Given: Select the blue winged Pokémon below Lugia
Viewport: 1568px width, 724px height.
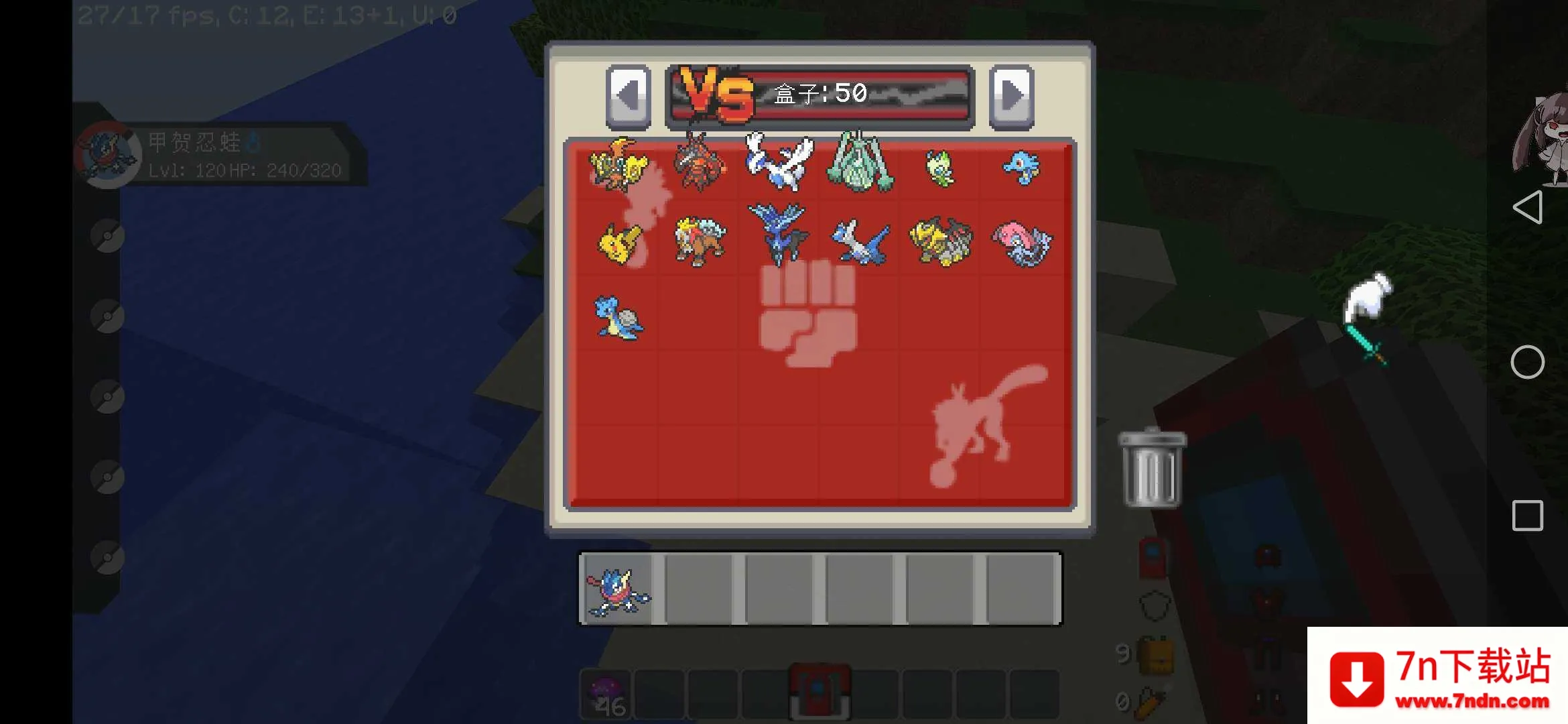Looking at the screenshot, I should coord(779,233).
